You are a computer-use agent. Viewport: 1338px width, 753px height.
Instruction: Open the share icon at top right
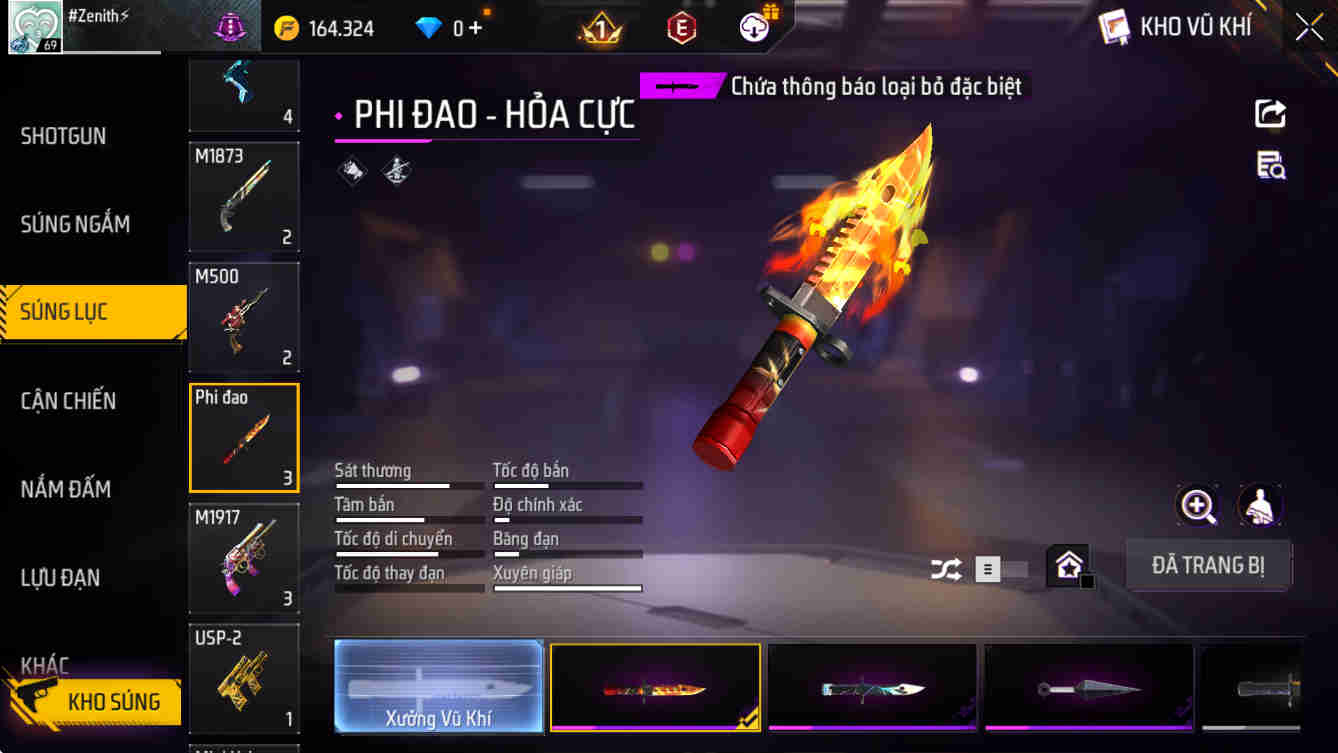[1269, 113]
